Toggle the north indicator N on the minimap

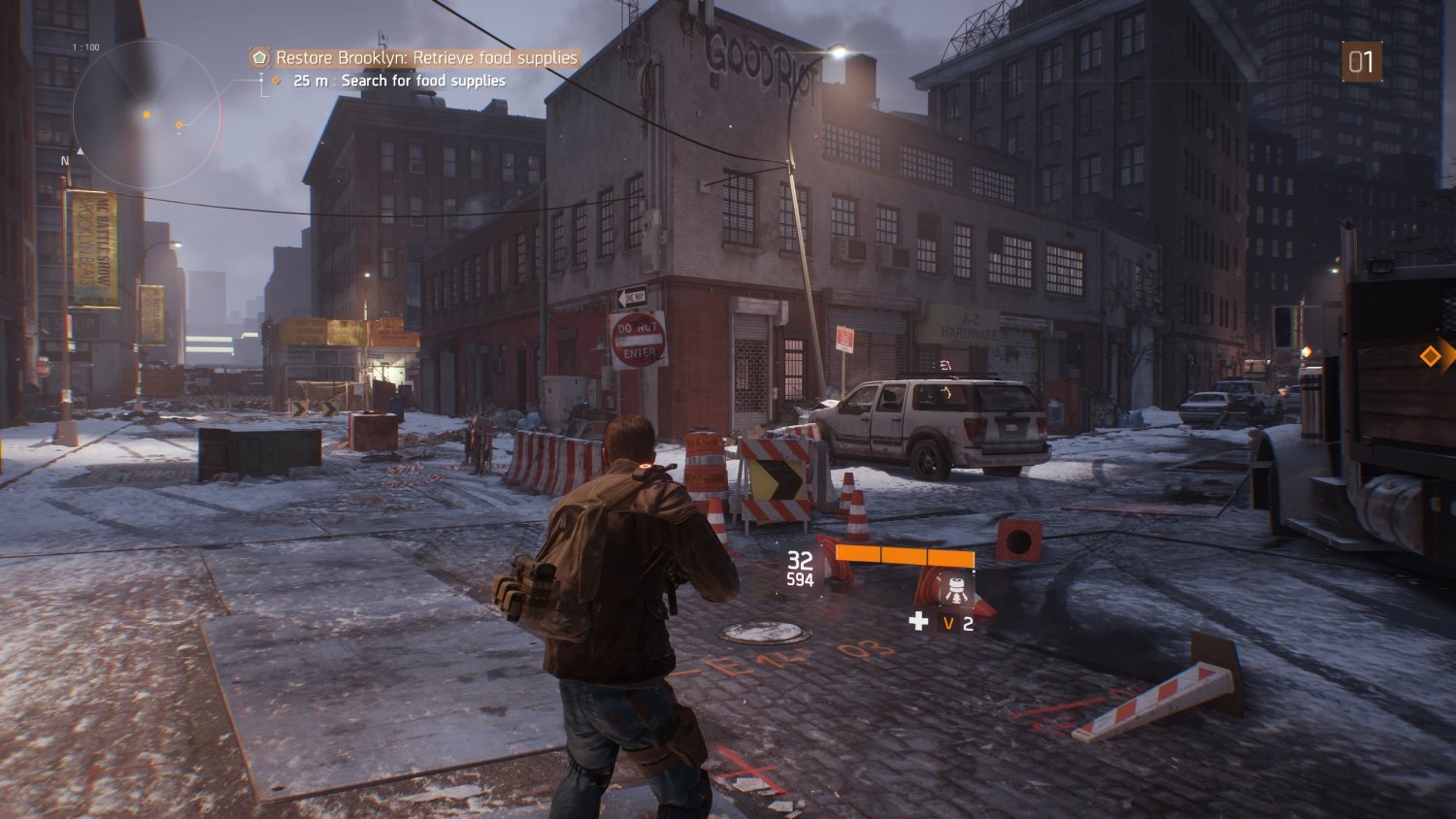point(65,158)
